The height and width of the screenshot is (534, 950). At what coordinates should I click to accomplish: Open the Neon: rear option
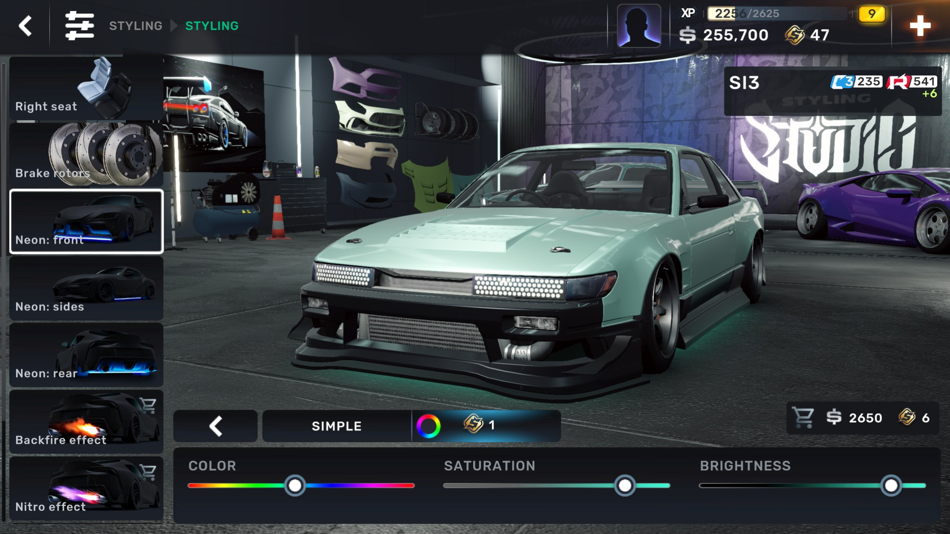click(x=86, y=355)
